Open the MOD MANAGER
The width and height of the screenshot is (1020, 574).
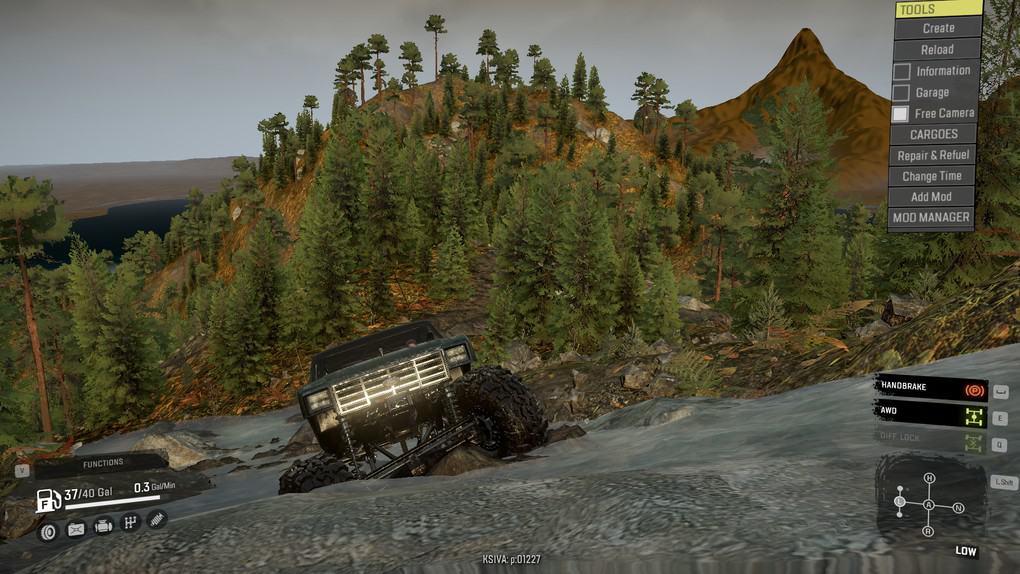click(x=930, y=217)
